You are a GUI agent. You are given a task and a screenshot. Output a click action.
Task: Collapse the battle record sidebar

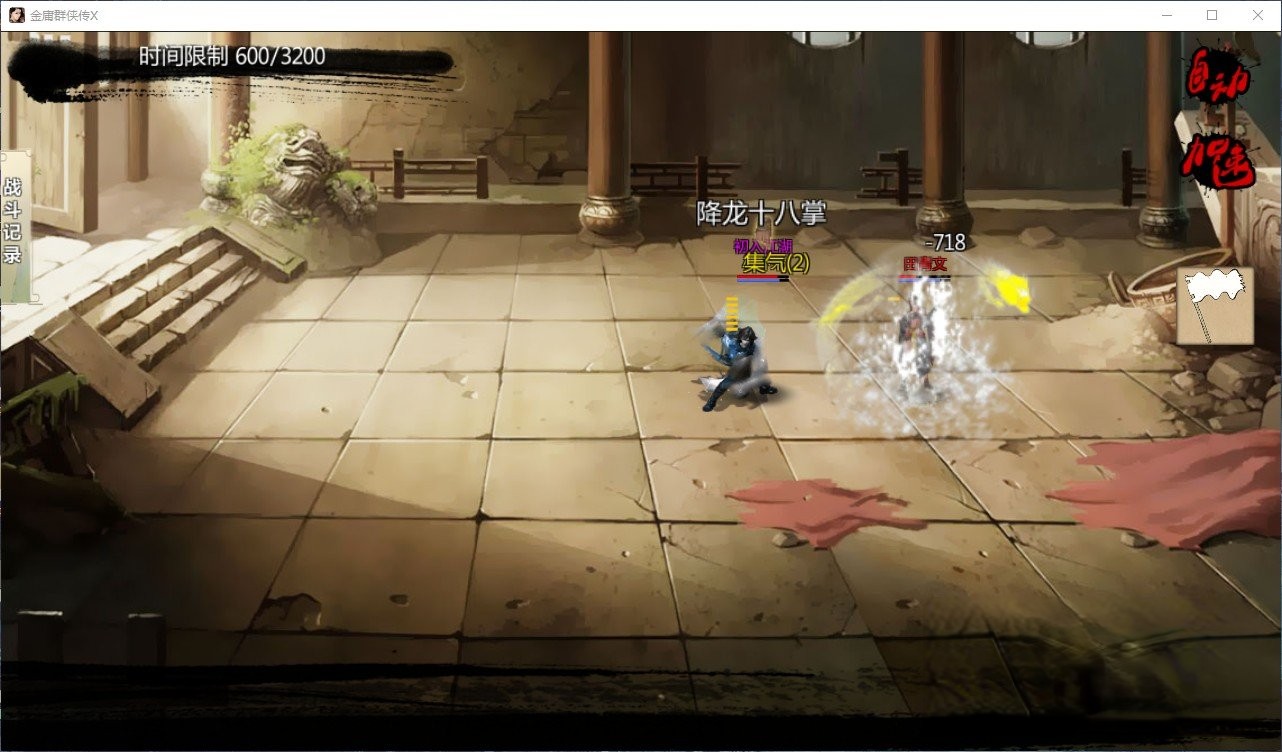[x=14, y=220]
